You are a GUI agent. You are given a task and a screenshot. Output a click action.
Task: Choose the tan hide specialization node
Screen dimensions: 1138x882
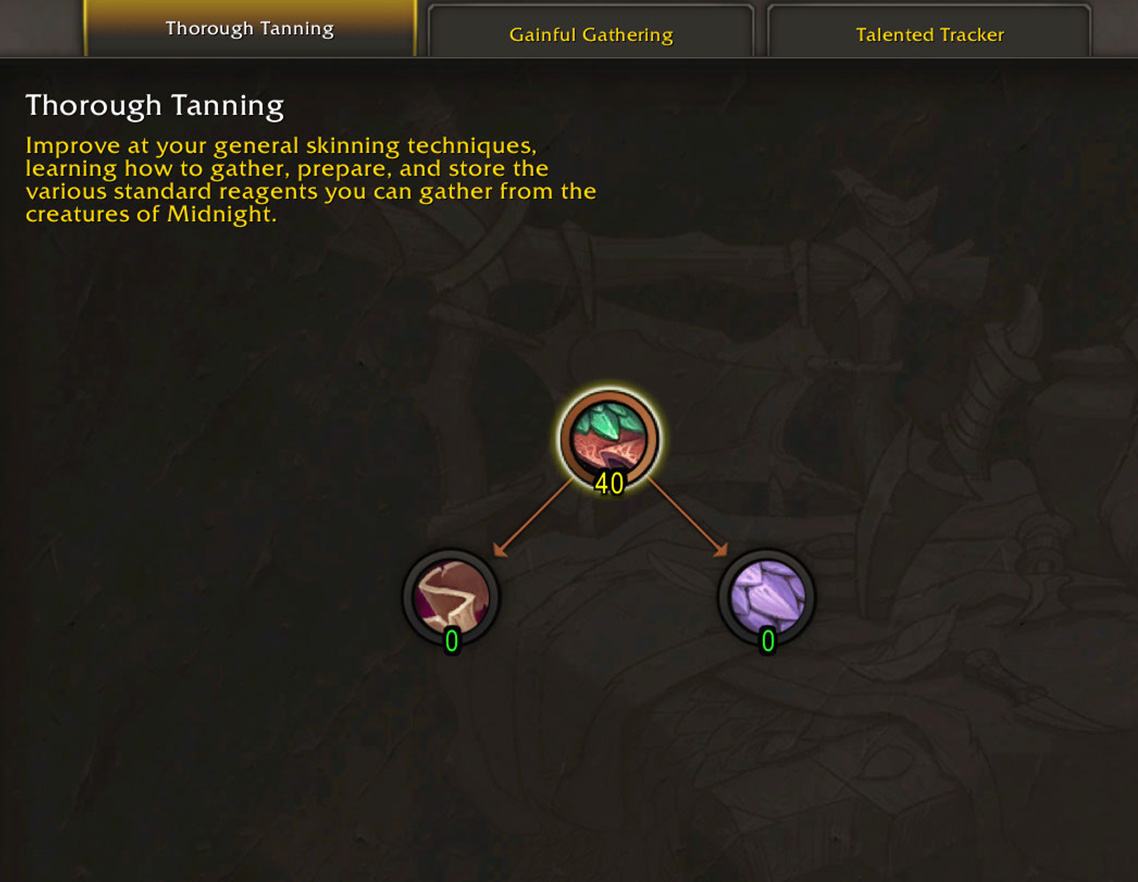(x=451, y=596)
